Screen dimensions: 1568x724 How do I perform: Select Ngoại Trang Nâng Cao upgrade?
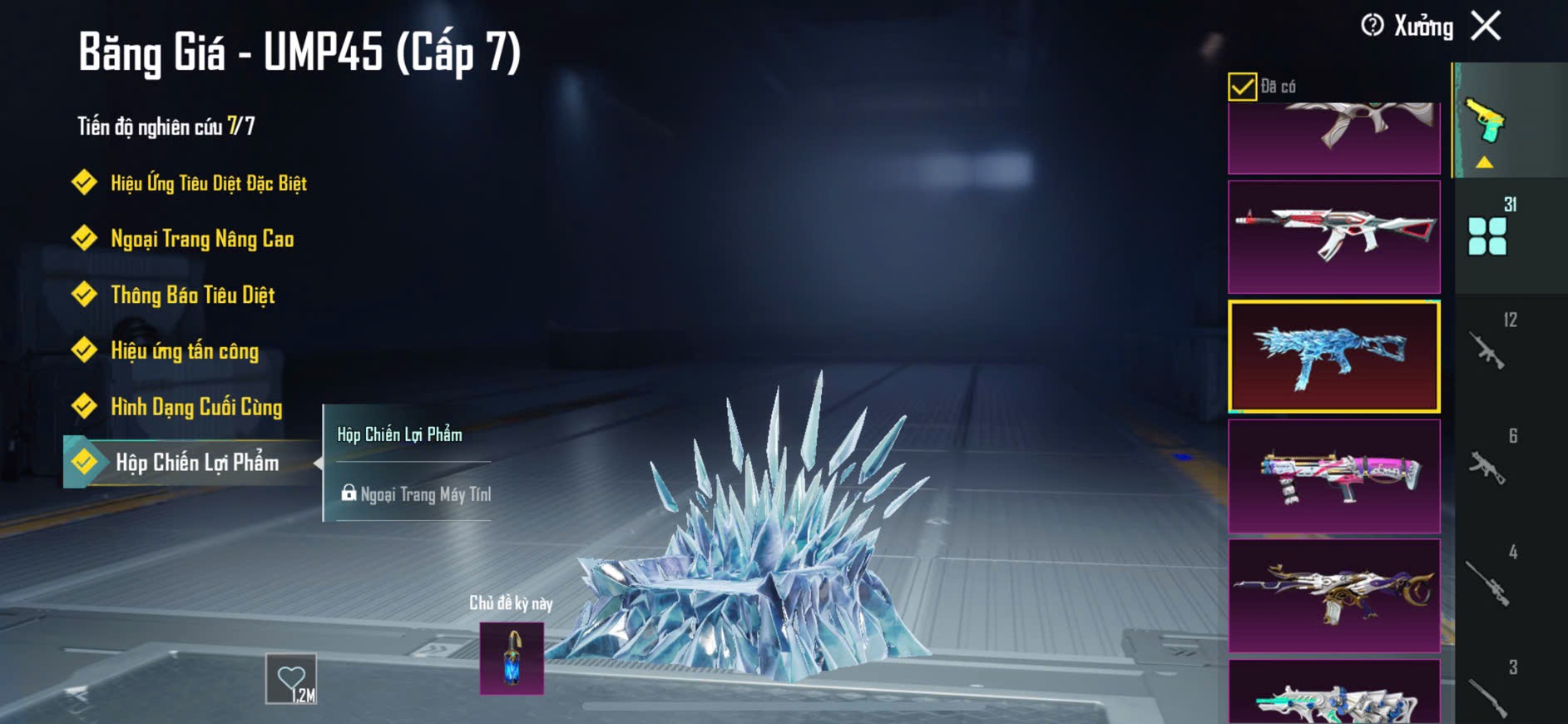pyautogui.click(x=201, y=239)
